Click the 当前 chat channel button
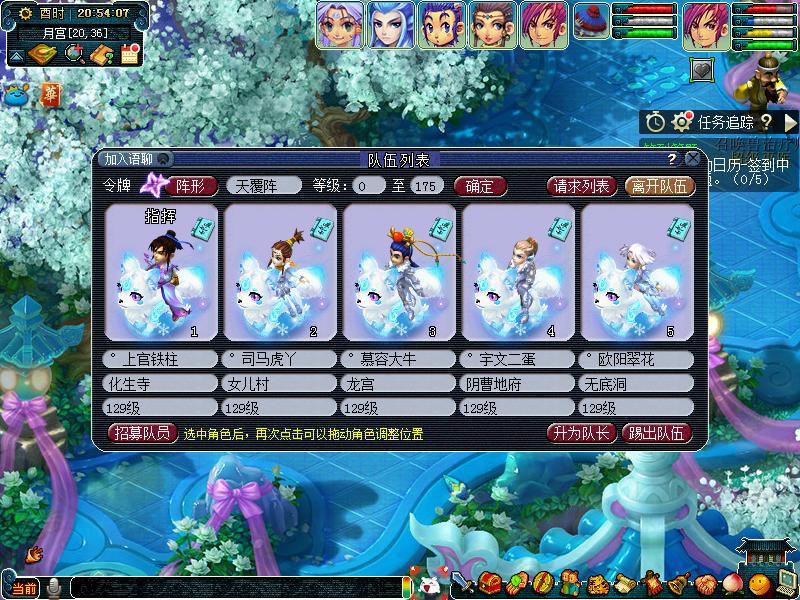The image size is (800, 600). tap(24, 588)
